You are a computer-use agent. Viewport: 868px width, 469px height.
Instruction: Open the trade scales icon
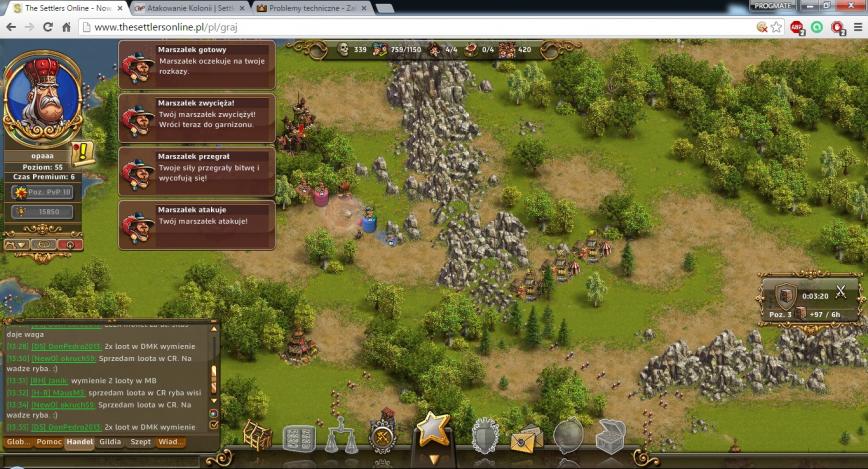341,438
